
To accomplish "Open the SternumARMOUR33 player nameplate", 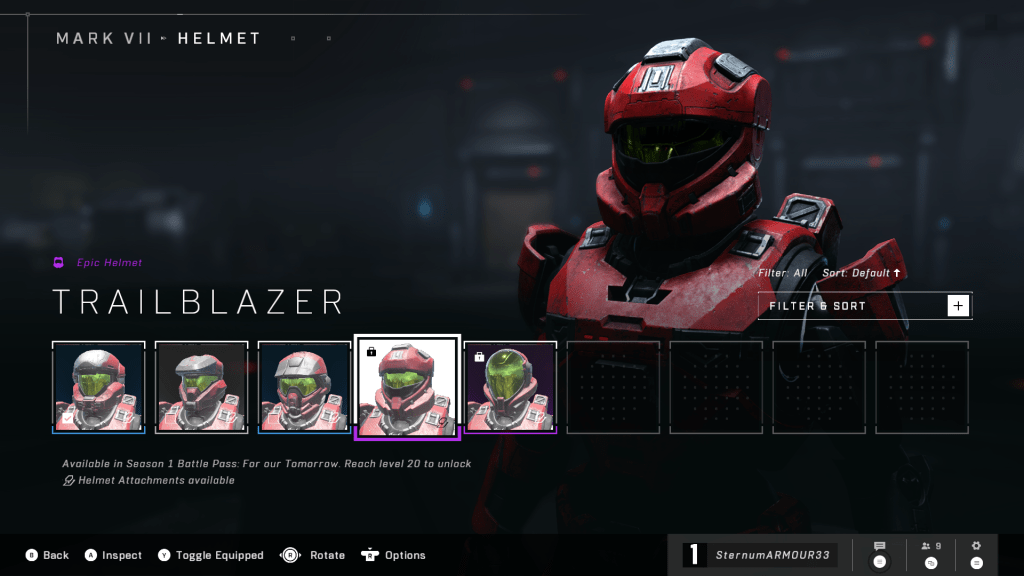I will [760, 555].
